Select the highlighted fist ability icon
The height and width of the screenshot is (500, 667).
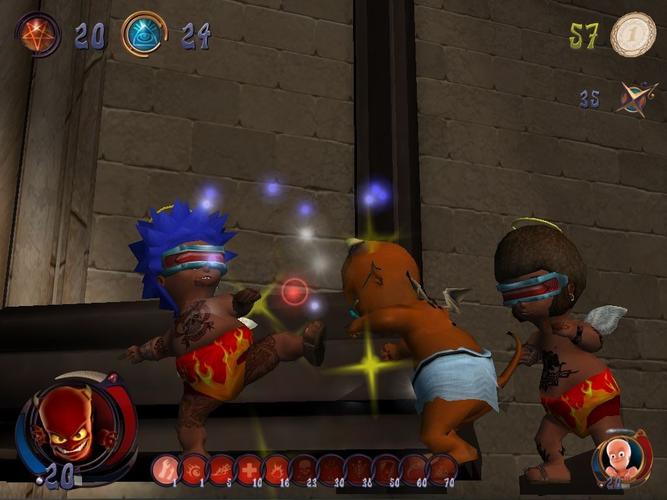pos(166,468)
